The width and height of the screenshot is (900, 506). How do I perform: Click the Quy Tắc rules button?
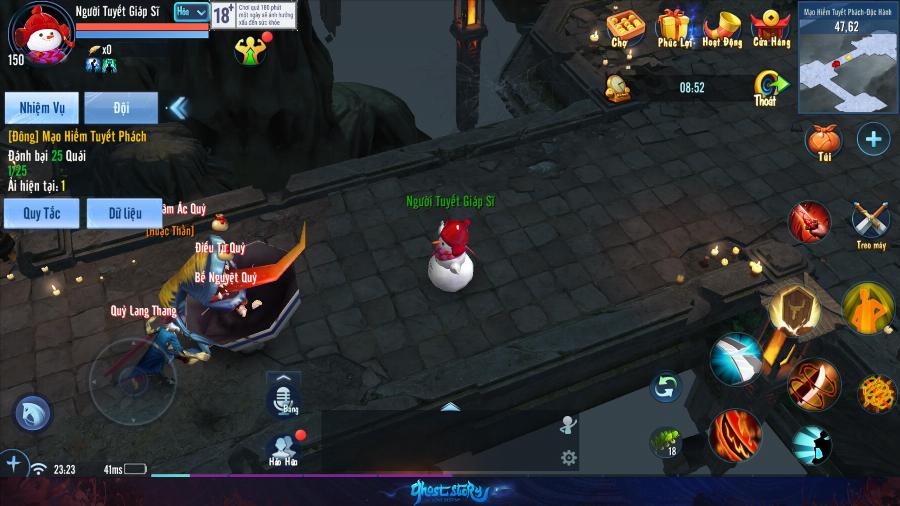(x=41, y=212)
